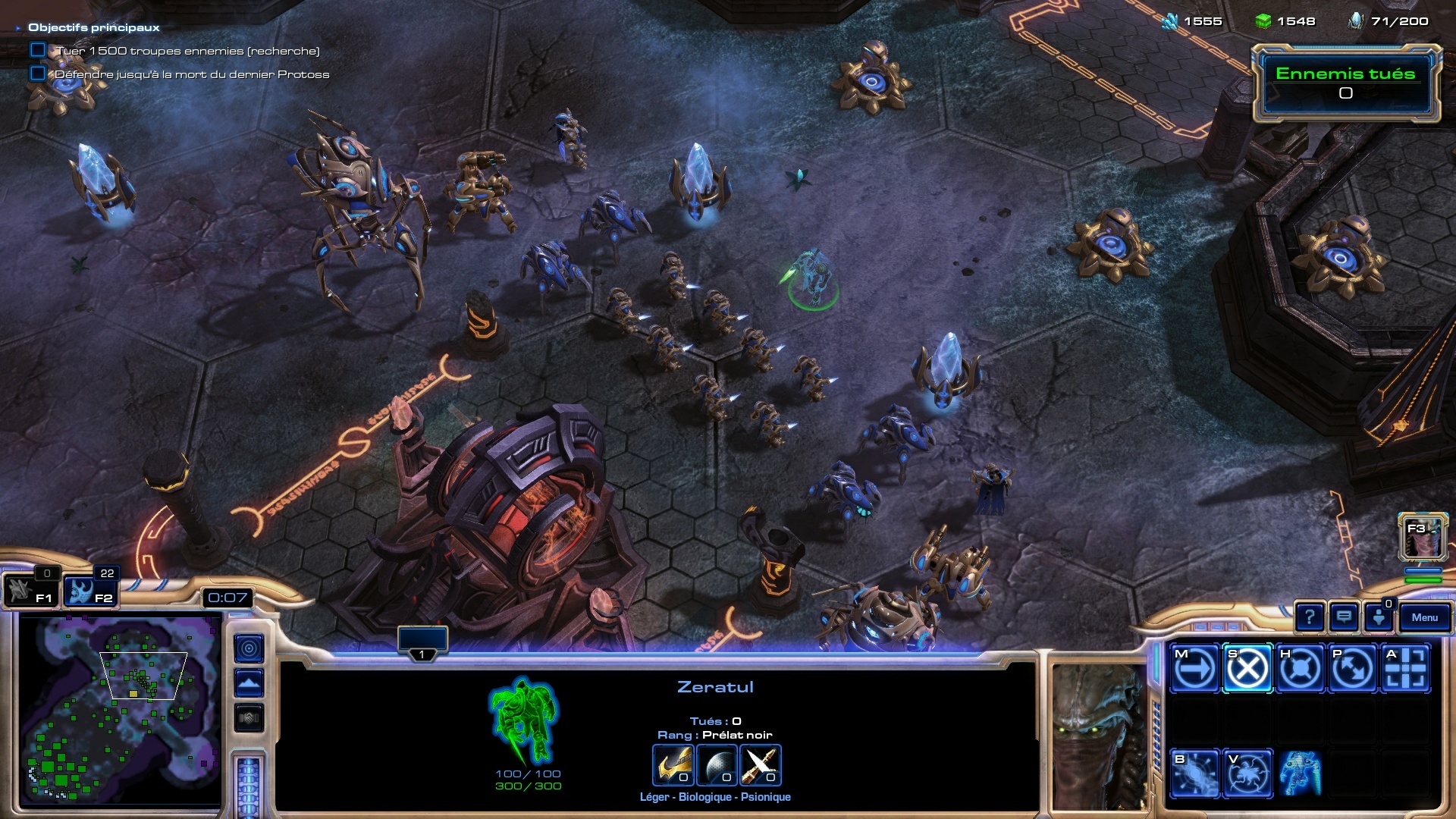
Task: Open the chat message button
Action: click(x=1344, y=617)
